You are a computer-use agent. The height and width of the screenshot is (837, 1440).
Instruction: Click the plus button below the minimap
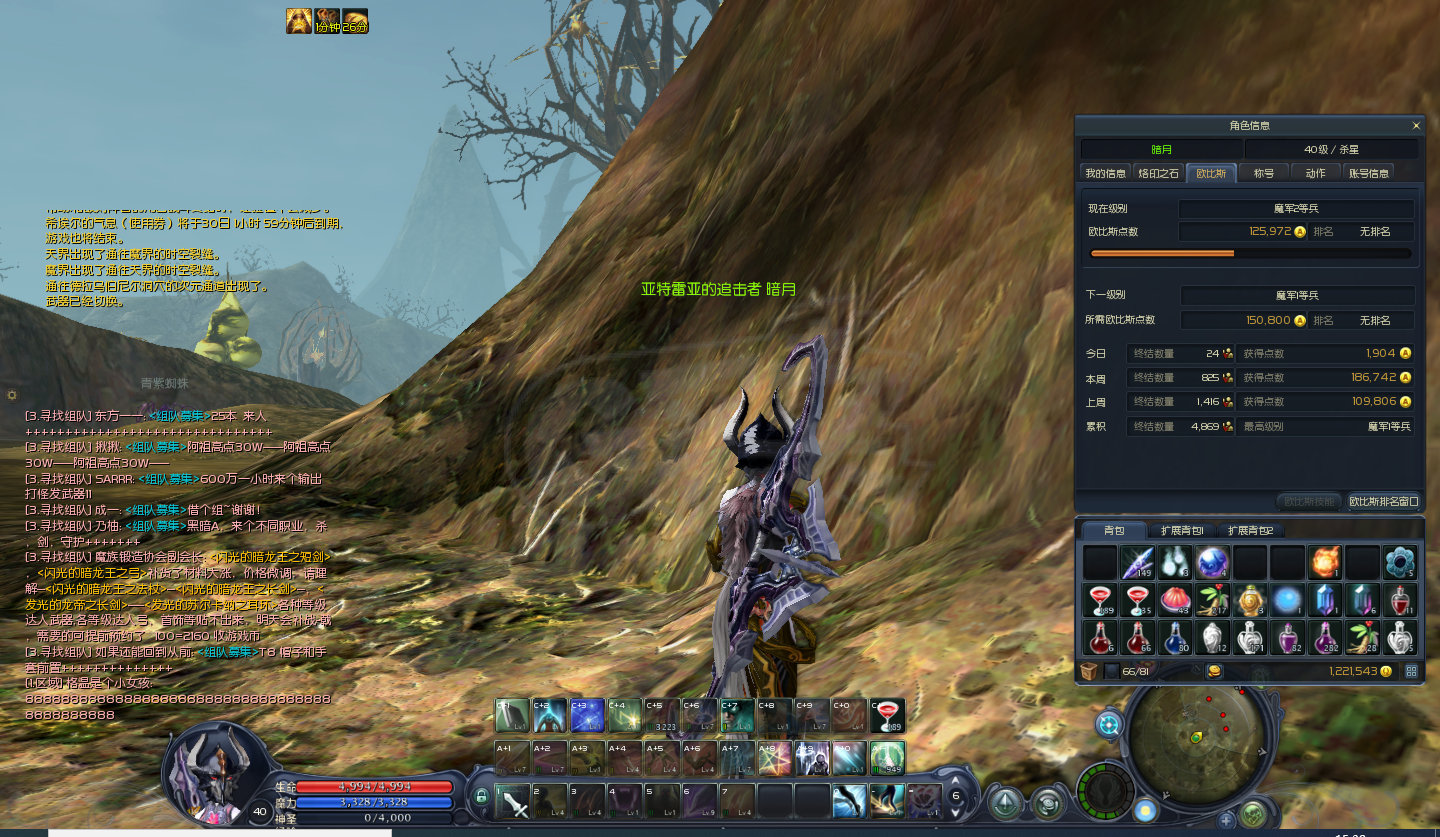coord(1227,820)
